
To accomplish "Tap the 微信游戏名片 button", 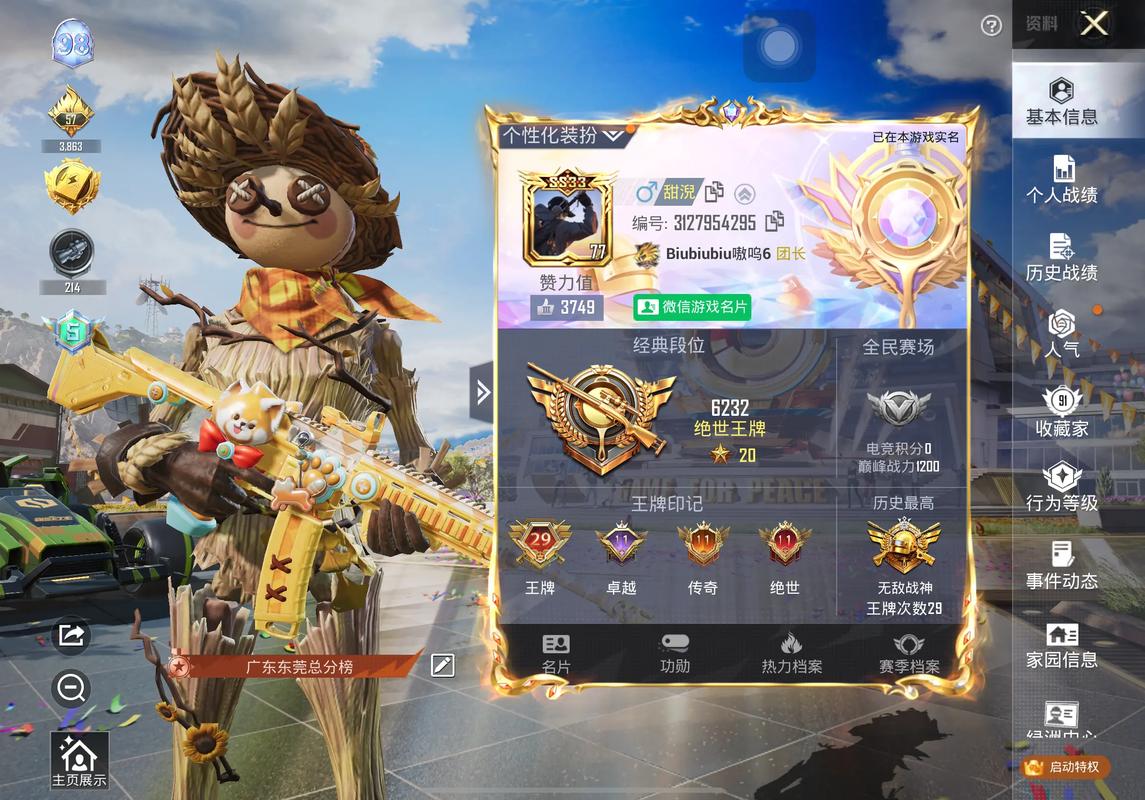I will point(693,307).
